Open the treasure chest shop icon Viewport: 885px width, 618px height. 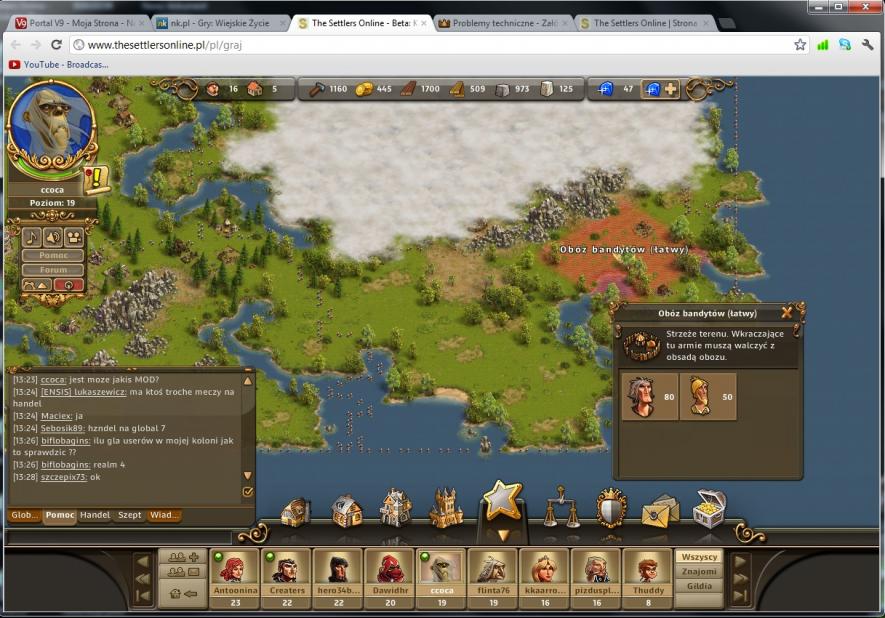(709, 508)
